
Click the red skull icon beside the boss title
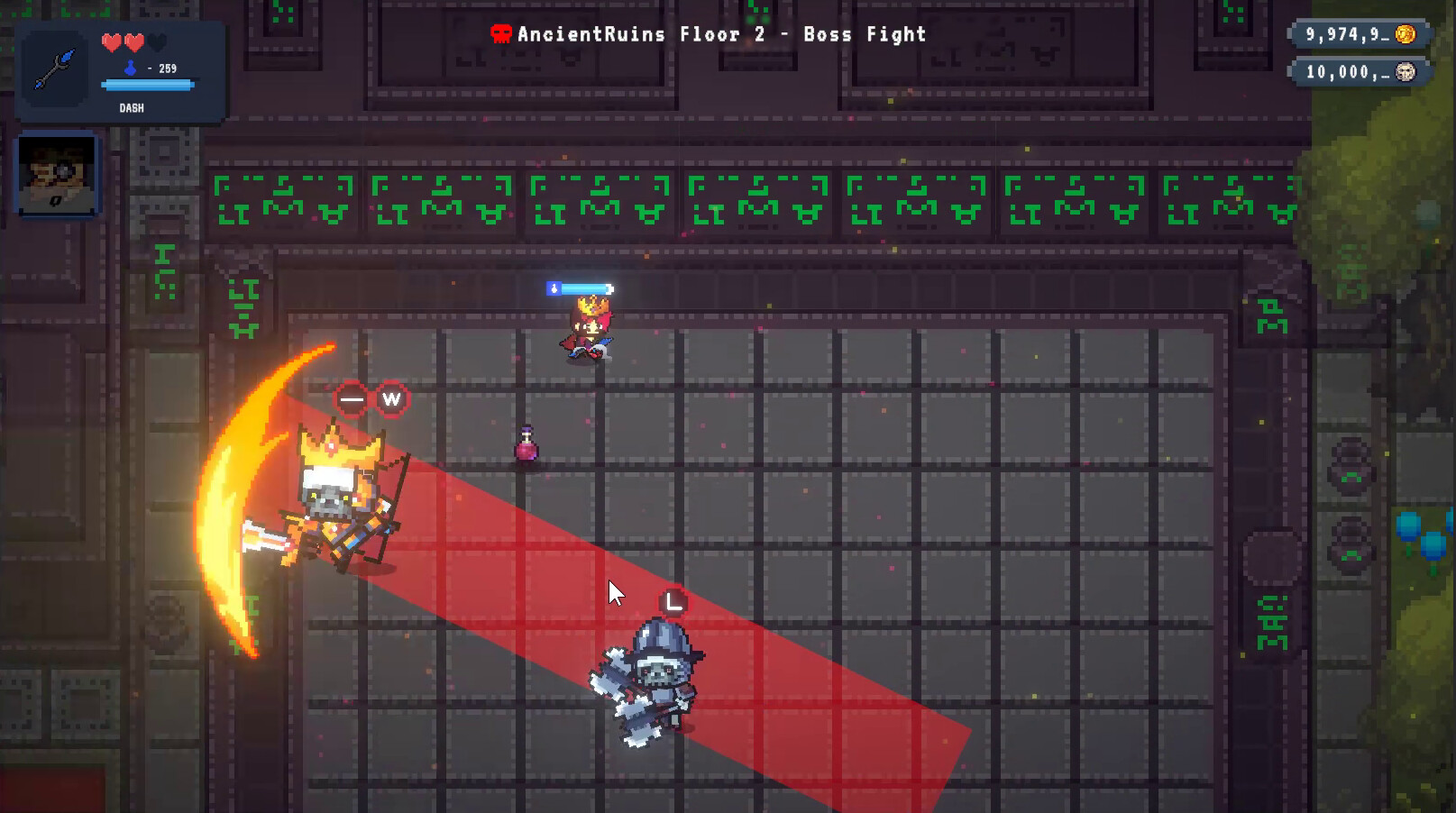[502, 33]
